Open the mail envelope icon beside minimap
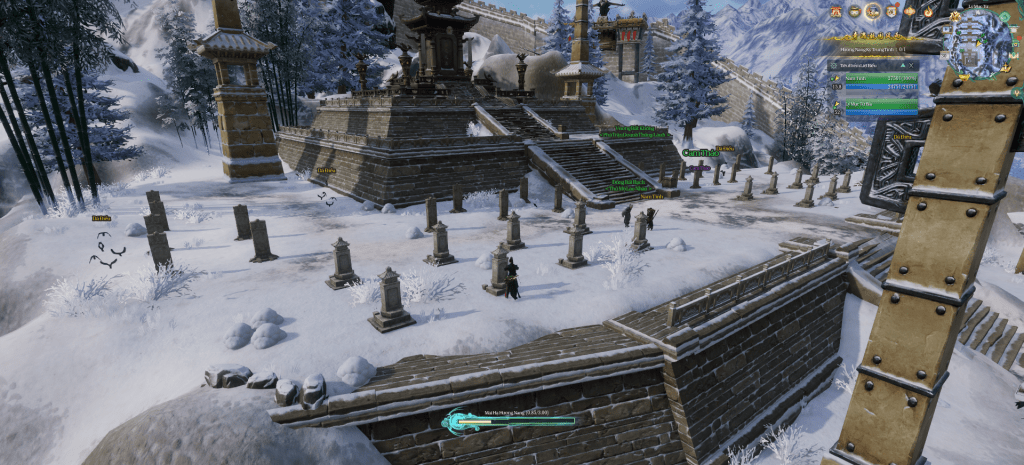1024x465 pixels. (x=944, y=55)
